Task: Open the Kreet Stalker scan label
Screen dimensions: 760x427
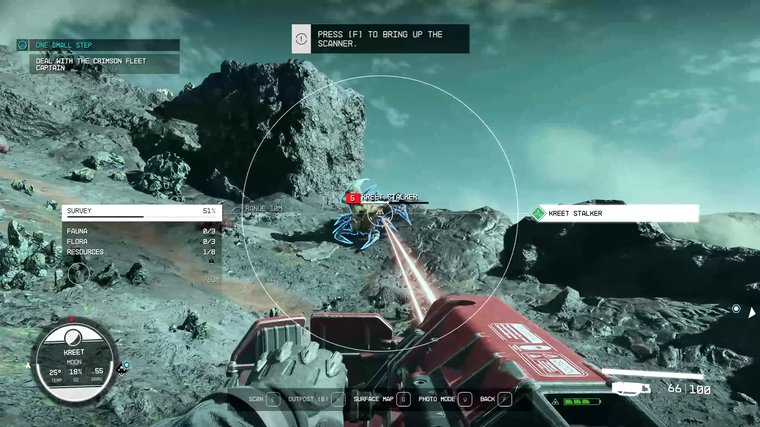Action: point(614,213)
